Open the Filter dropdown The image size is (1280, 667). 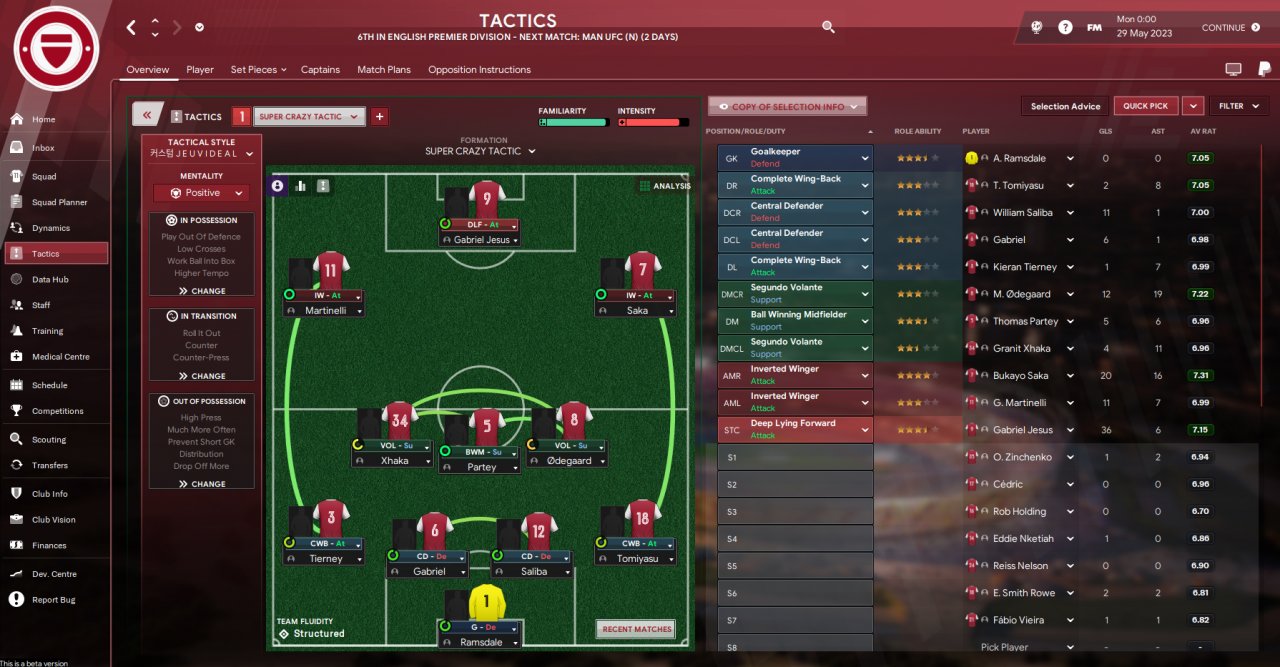(x=1238, y=106)
